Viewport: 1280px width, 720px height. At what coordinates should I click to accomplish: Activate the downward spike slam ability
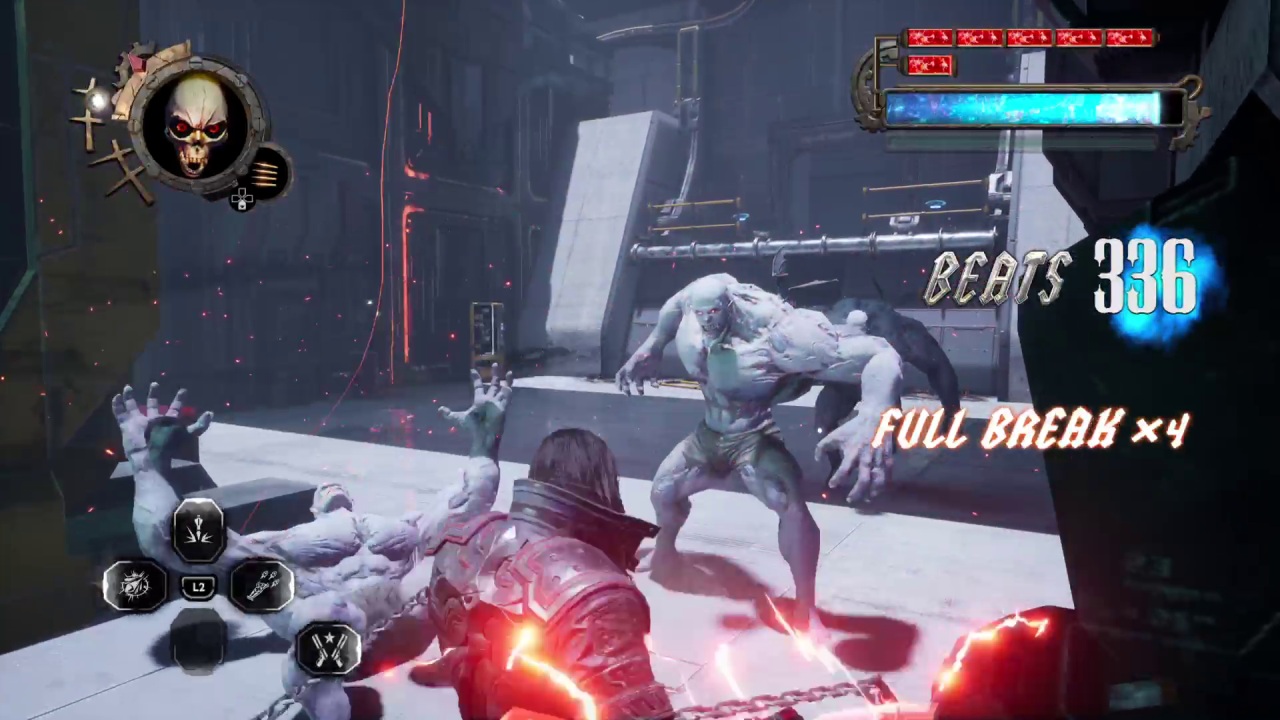point(198,529)
